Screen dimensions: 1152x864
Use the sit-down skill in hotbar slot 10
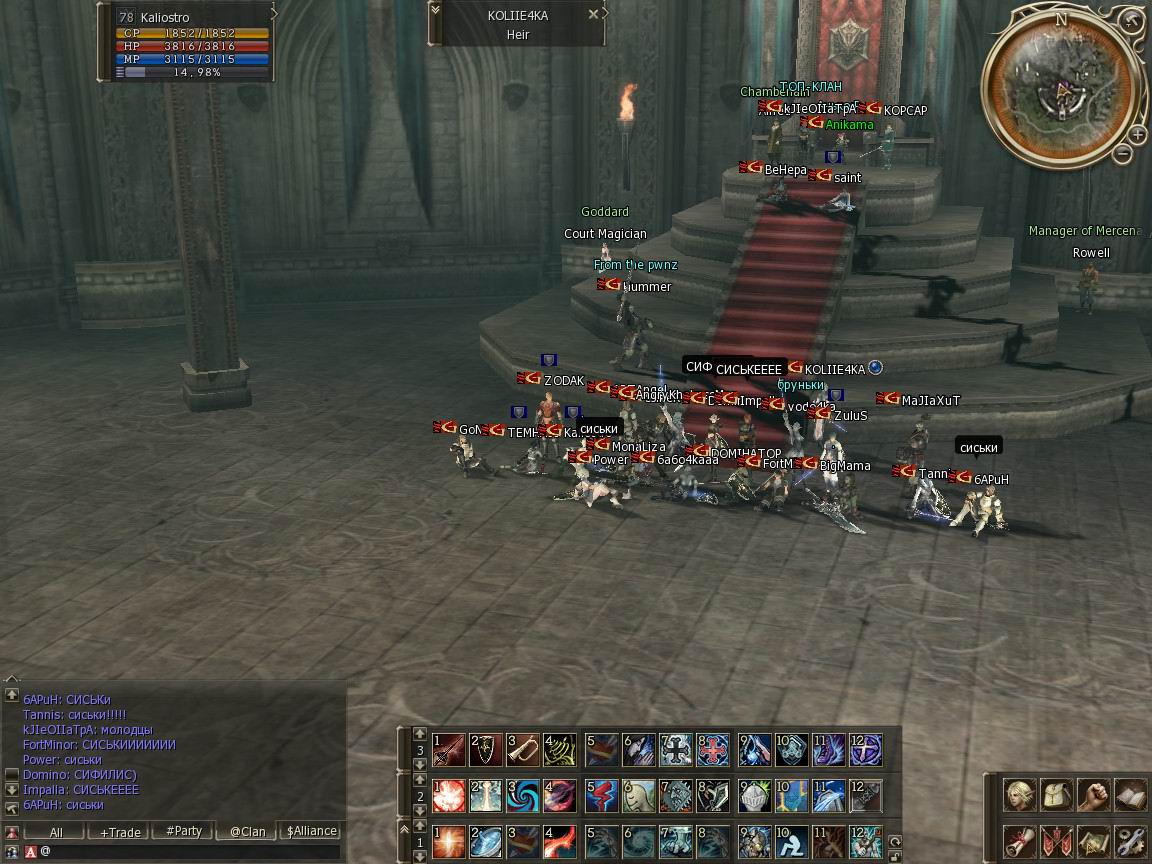[x=791, y=841]
